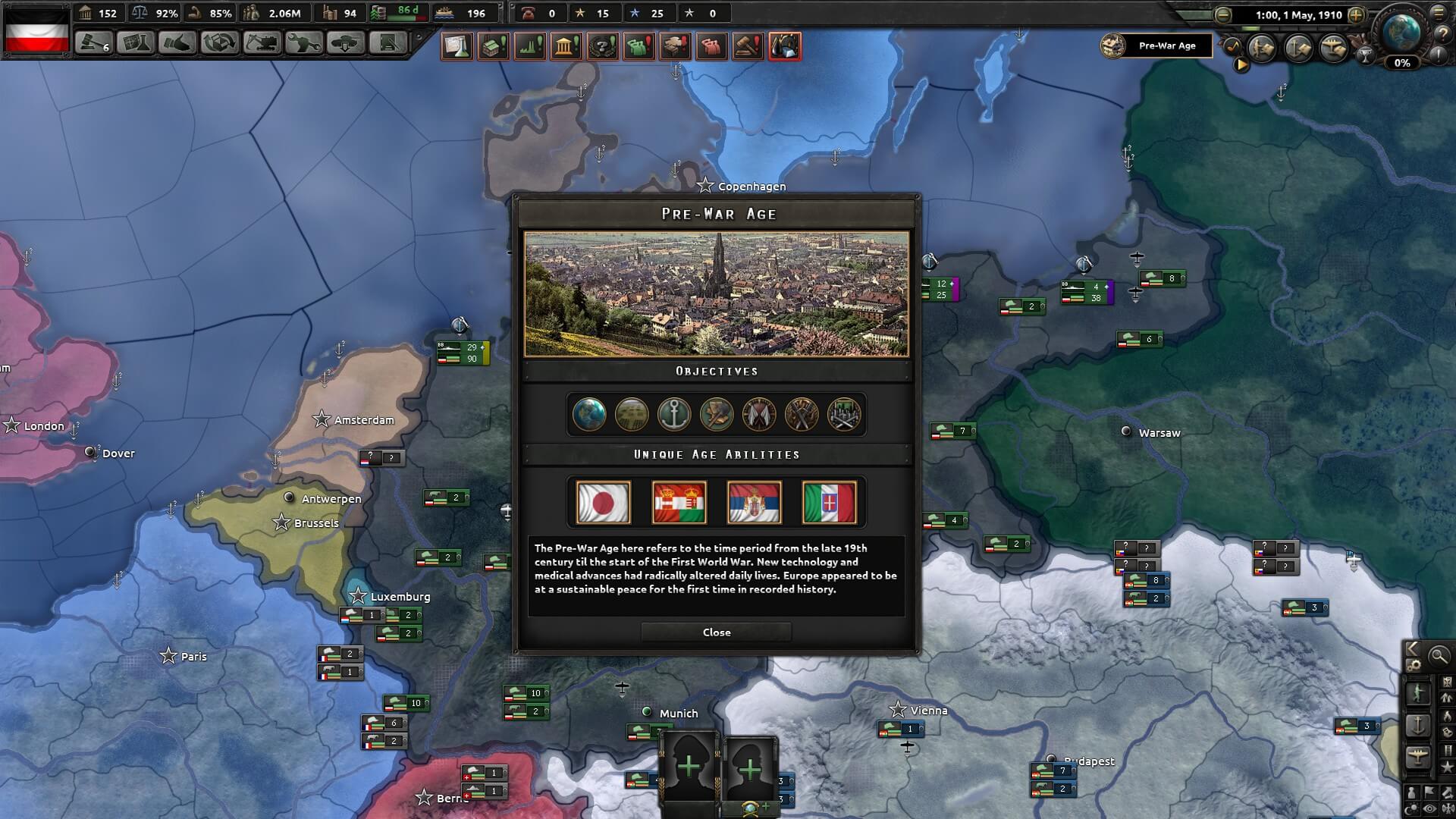Choose the Austria-Hungary flag ability
The height and width of the screenshot is (819, 1456).
(679, 502)
